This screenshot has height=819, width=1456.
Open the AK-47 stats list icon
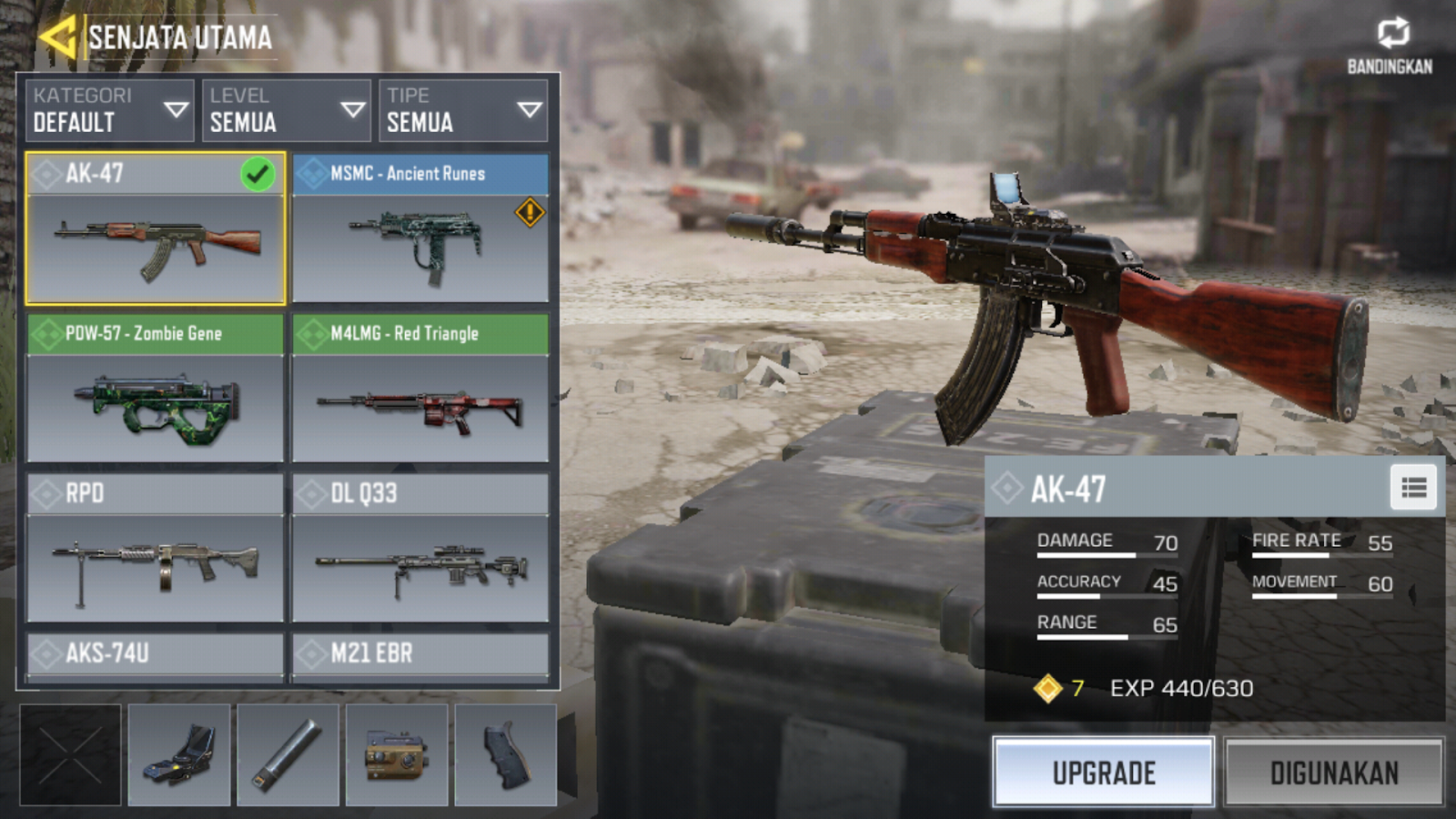click(1413, 489)
